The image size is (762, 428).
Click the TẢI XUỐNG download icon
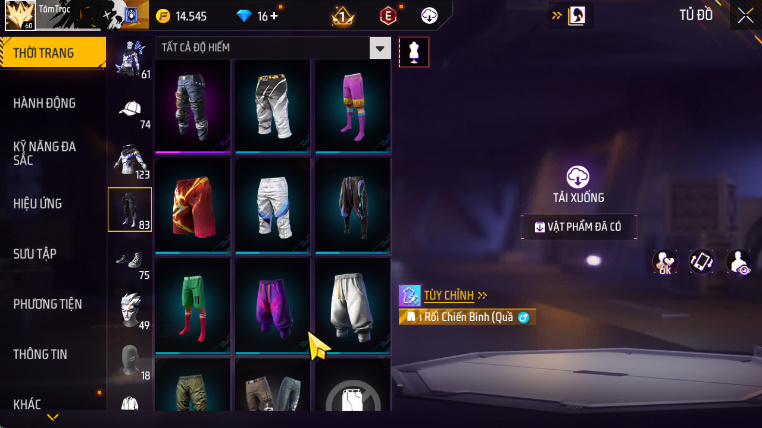click(x=578, y=178)
